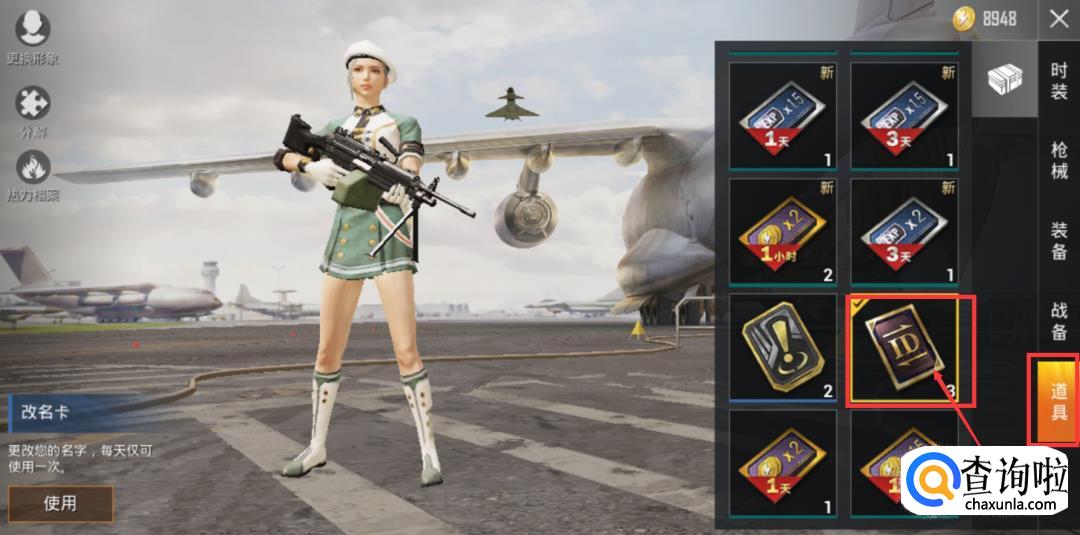
Task: Show the 战备 tab
Action: tap(1058, 320)
